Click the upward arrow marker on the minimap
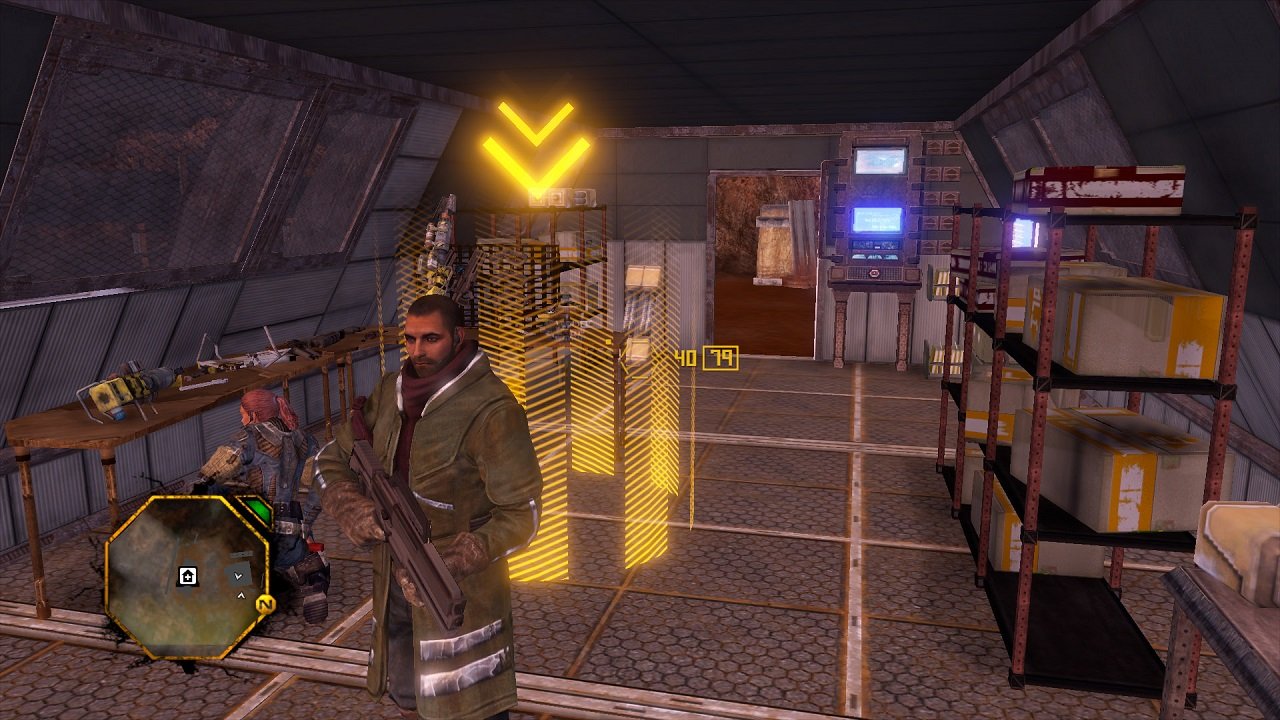The image size is (1280, 720). point(241,595)
